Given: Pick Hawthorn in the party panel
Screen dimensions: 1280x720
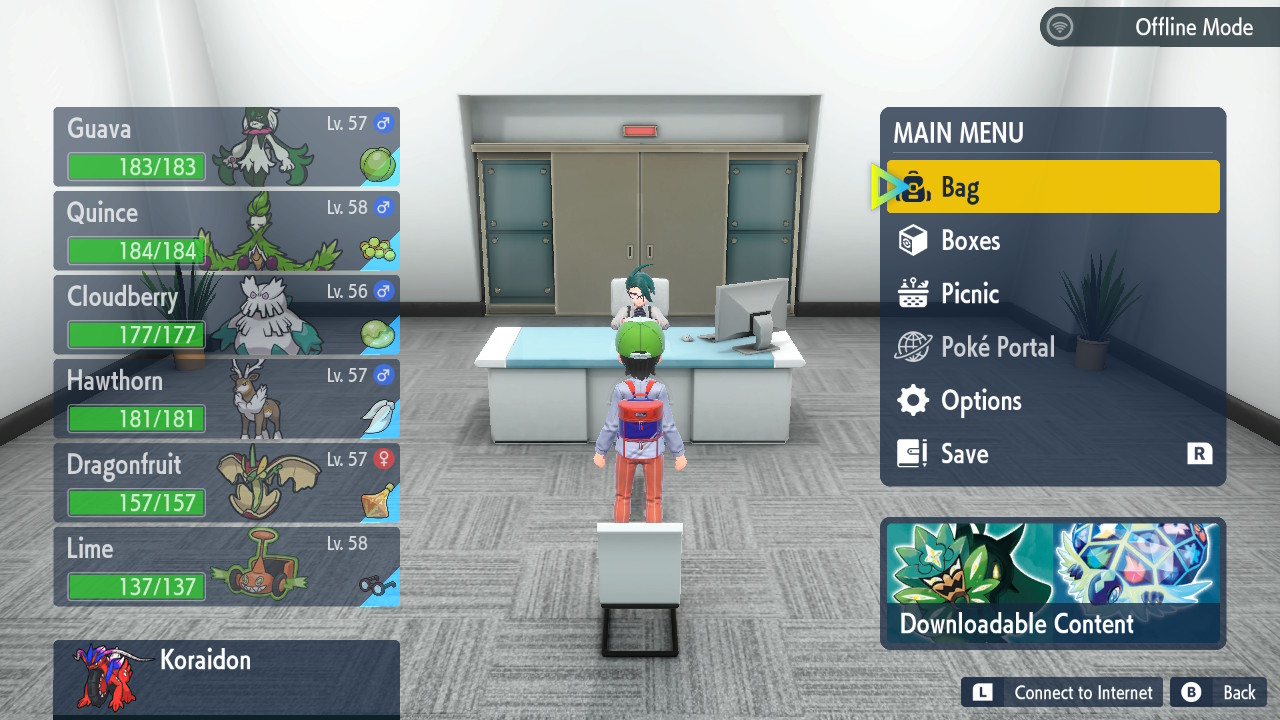Looking at the screenshot, I should click(226, 399).
